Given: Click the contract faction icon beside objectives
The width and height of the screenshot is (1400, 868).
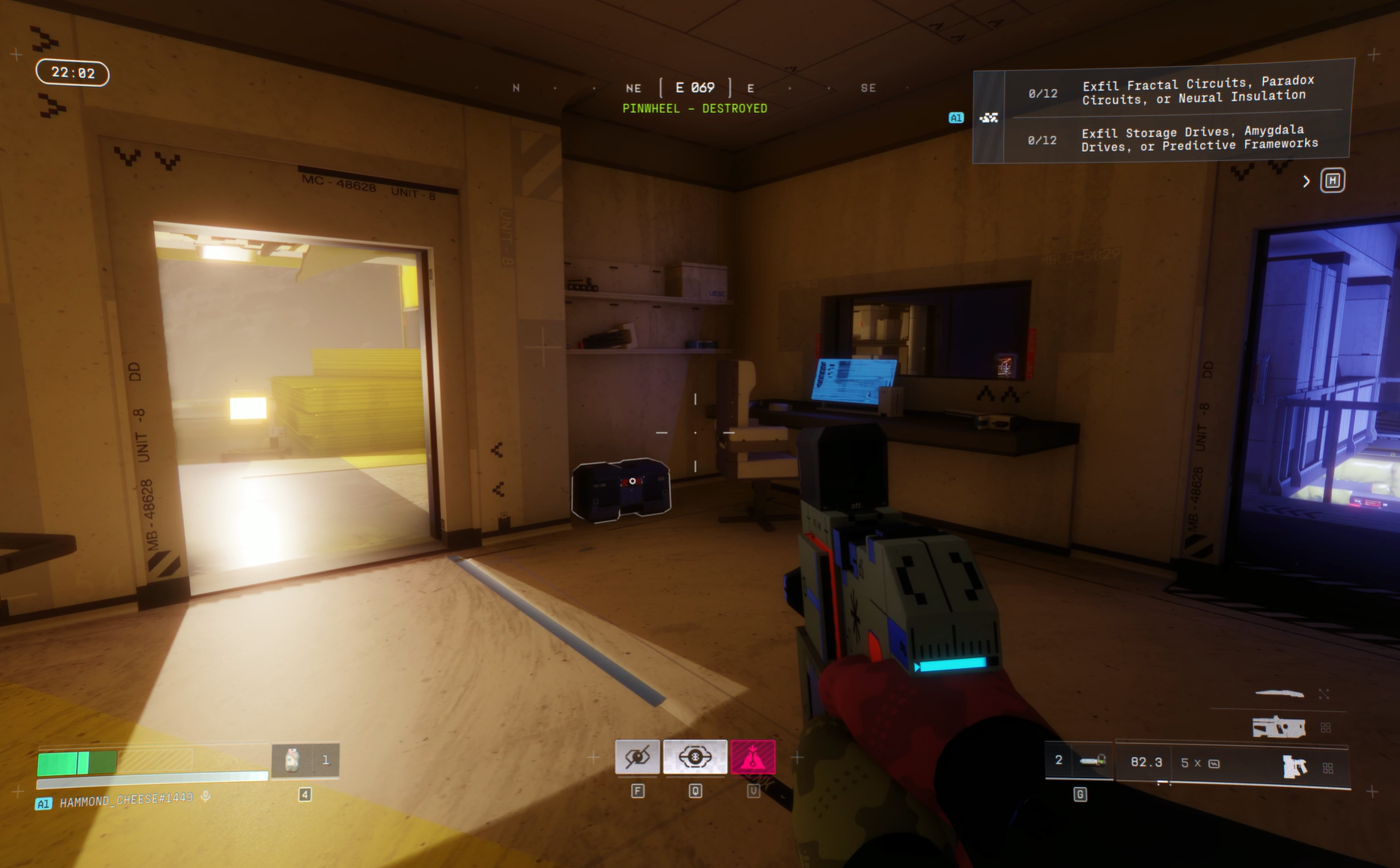Looking at the screenshot, I should [x=989, y=118].
